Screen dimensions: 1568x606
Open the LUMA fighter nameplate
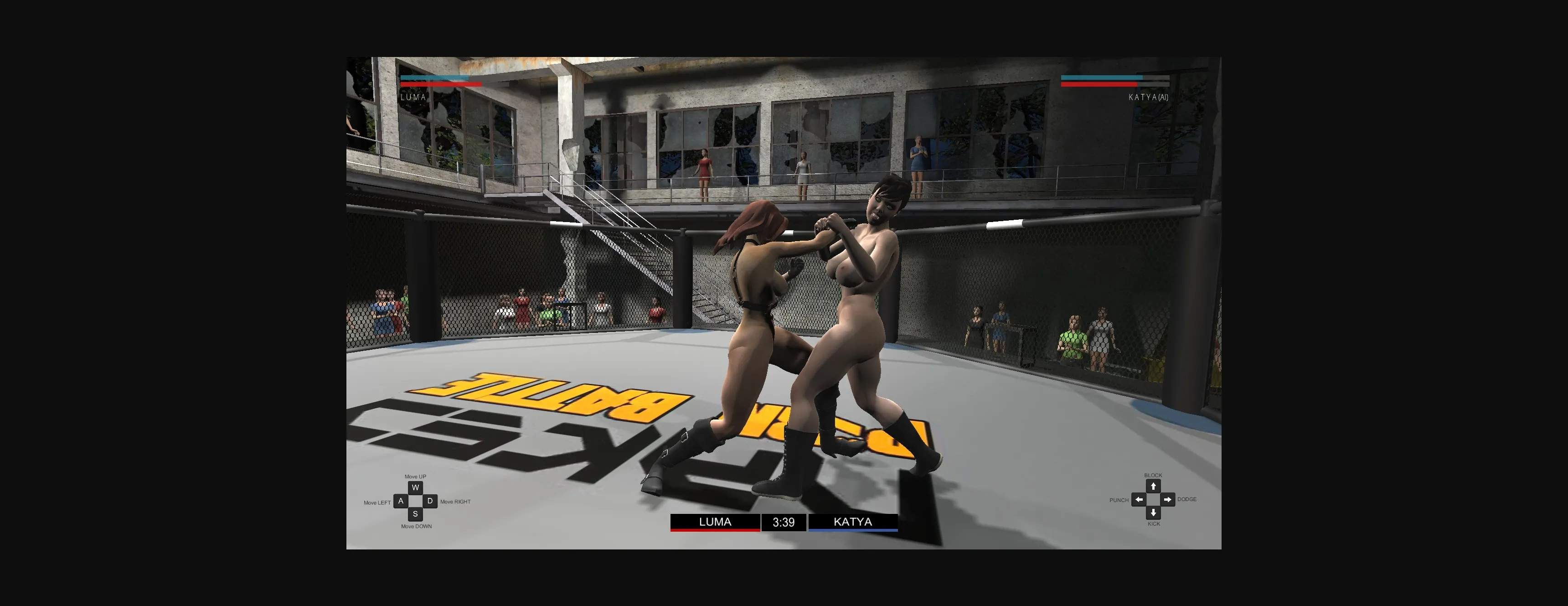[x=715, y=522]
